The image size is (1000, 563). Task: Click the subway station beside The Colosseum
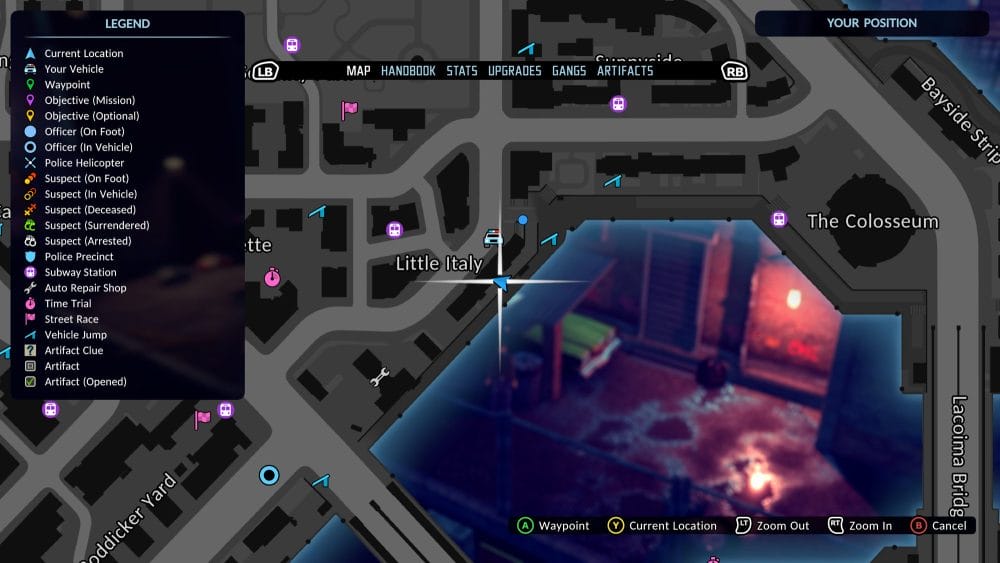[779, 220]
